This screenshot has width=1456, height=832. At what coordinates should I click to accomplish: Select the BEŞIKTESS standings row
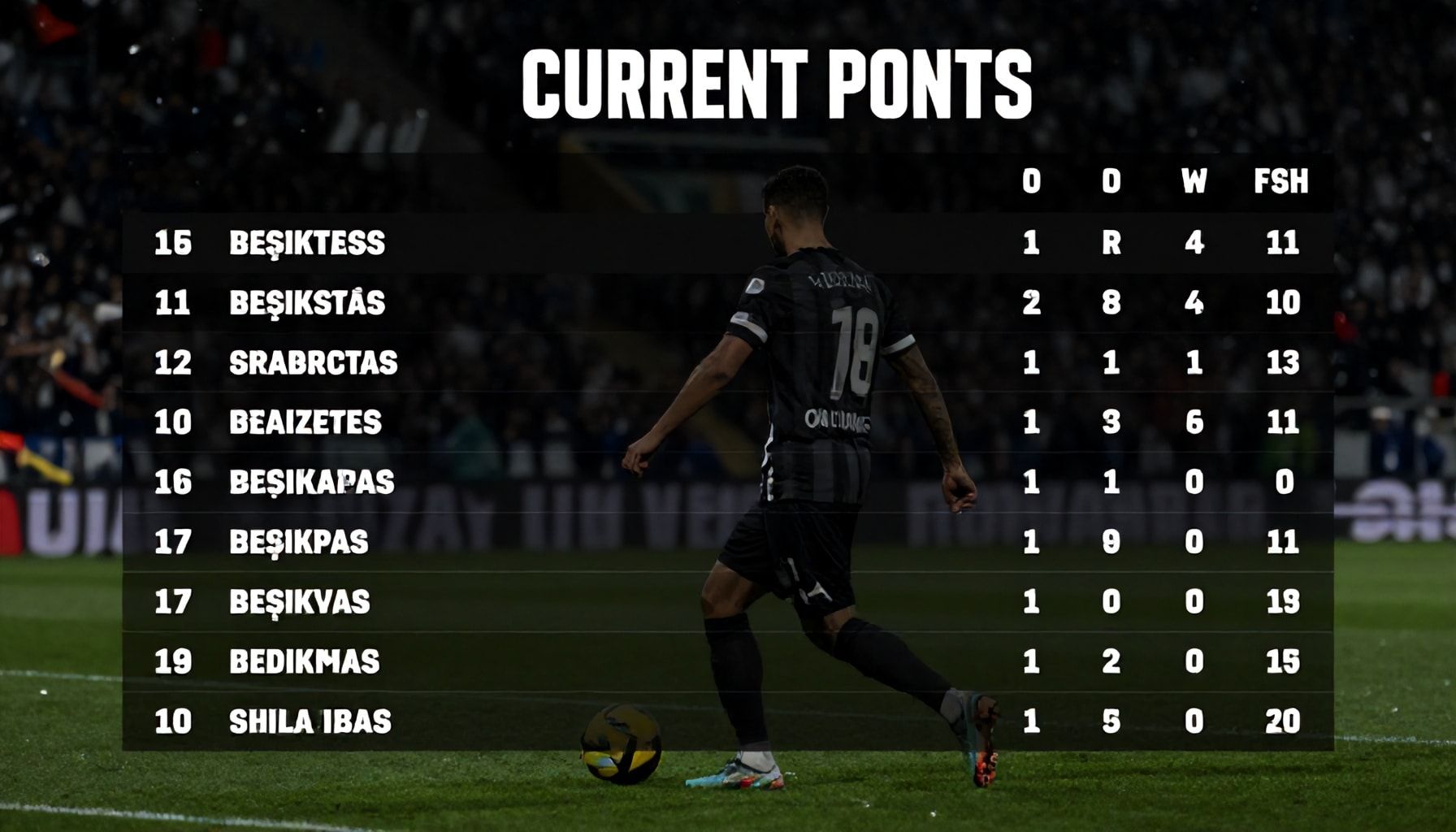pyautogui.click(x=307, y=243)
